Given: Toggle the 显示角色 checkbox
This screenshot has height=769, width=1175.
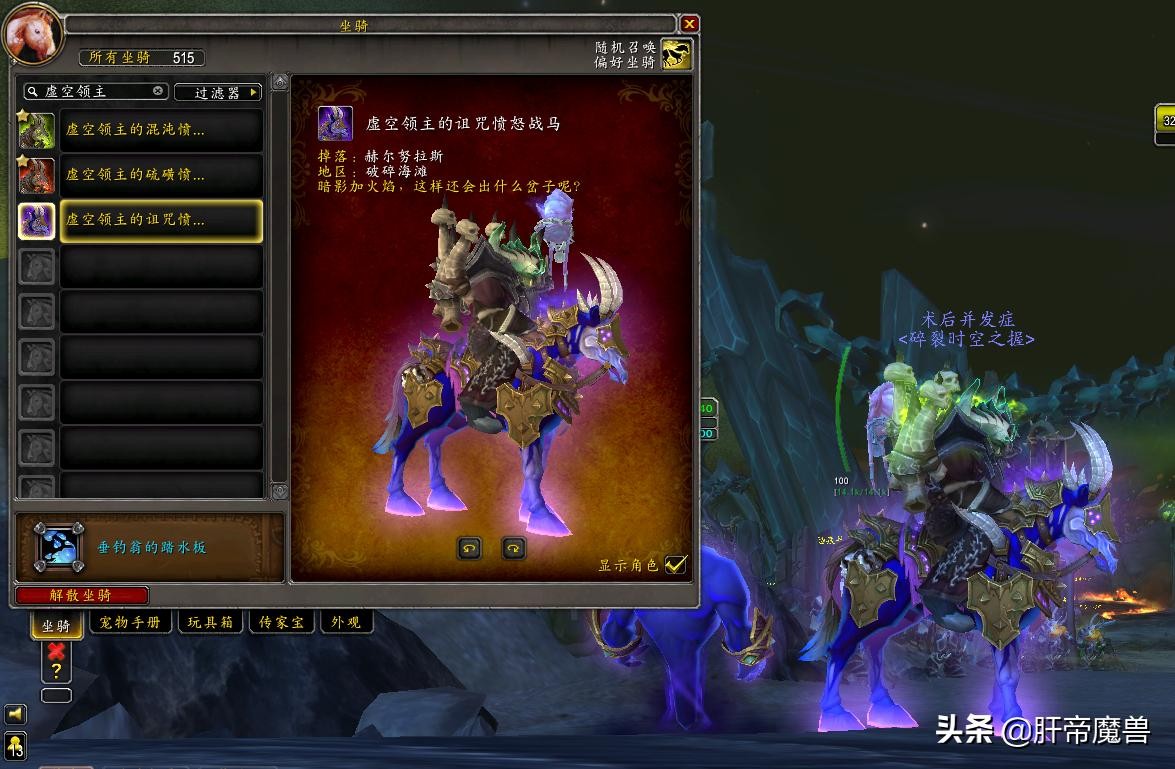Looking at the screenshot, I should pos(676,565).
